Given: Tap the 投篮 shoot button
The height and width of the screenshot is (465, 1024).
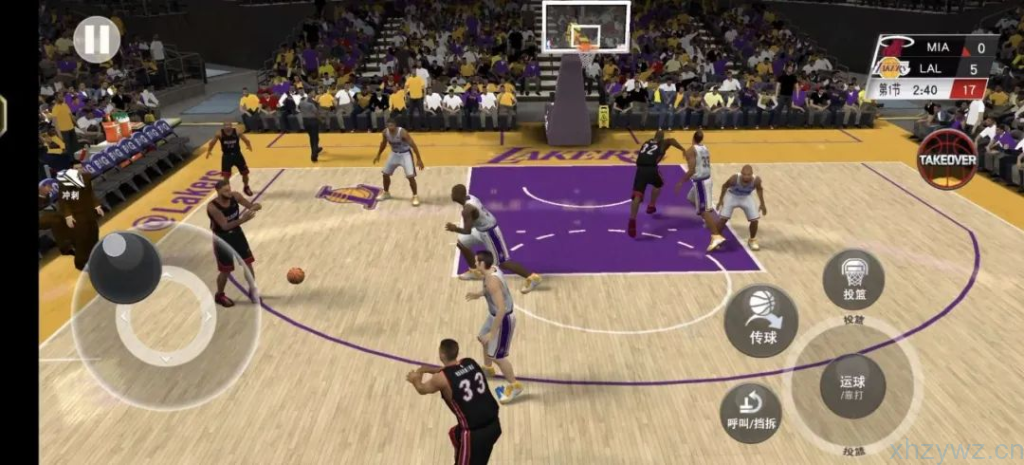Looking at the screenshot, I should 853,279.
